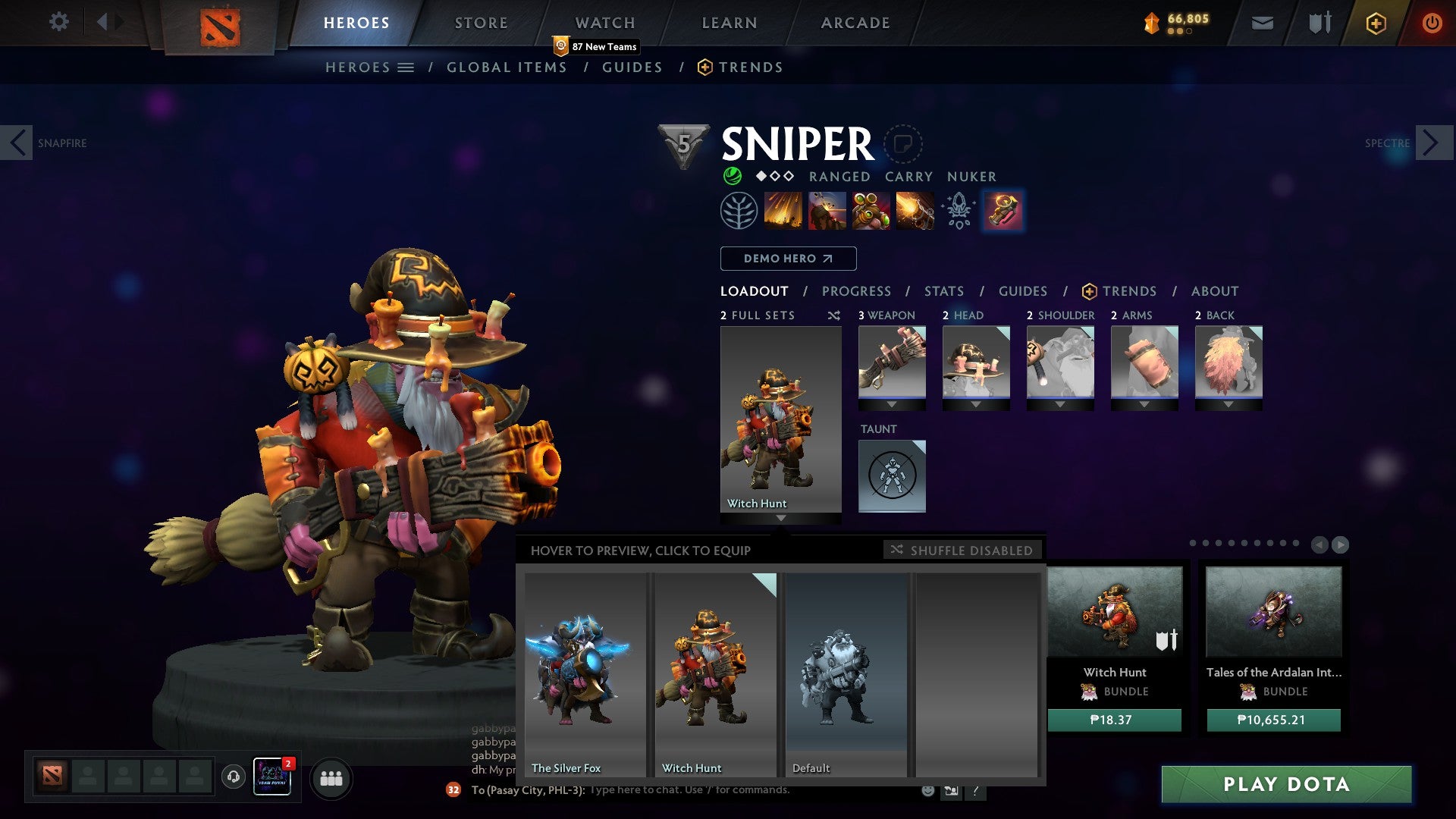This screenshot has height=819, width=1456.
Task: Click the DEMO HERO button
Action: [x=788, y=258]
